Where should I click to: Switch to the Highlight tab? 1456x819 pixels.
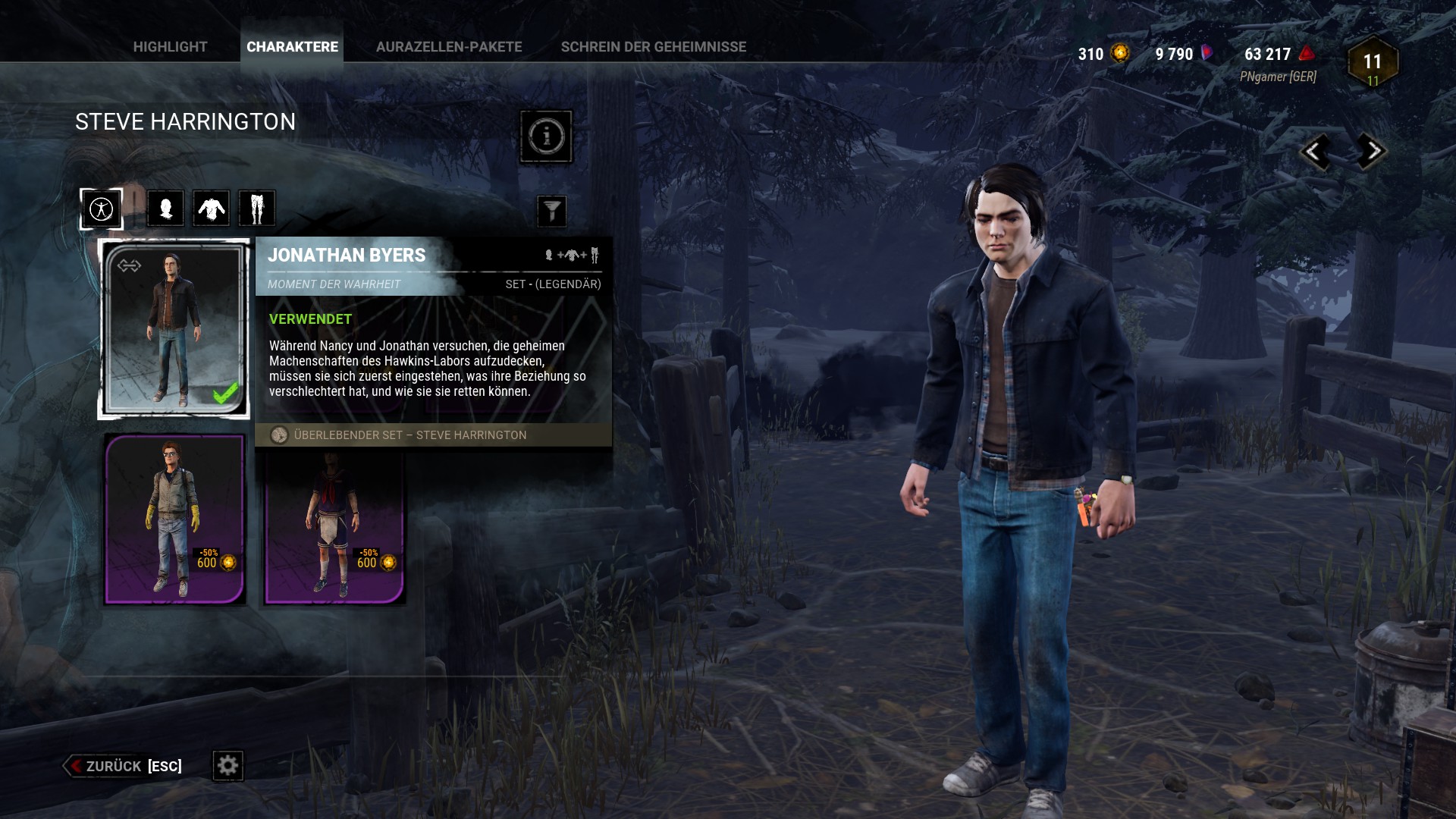point(170,47)
